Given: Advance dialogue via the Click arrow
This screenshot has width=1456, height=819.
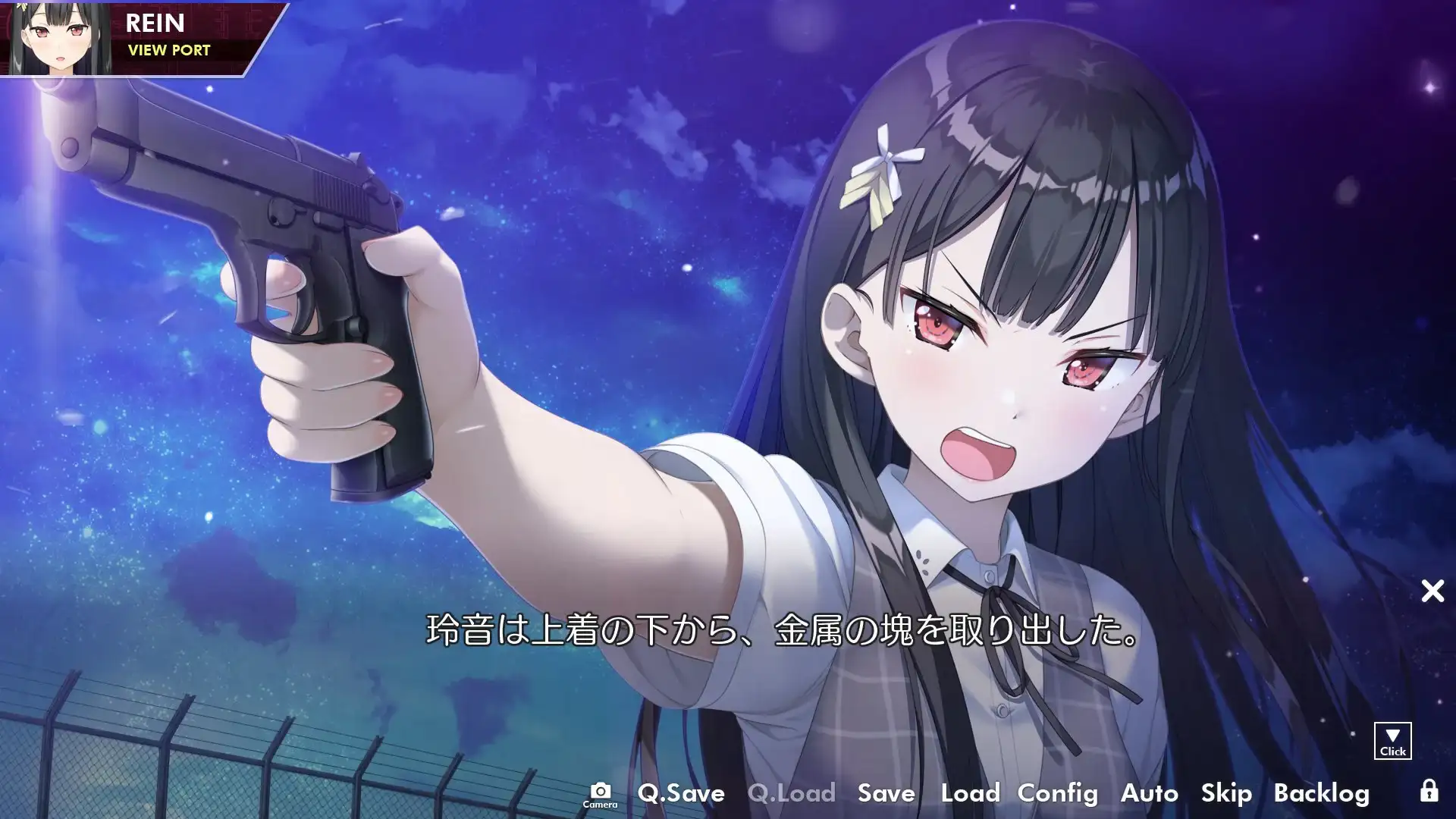Looking at the screenshot, I should pos(1392,741).
